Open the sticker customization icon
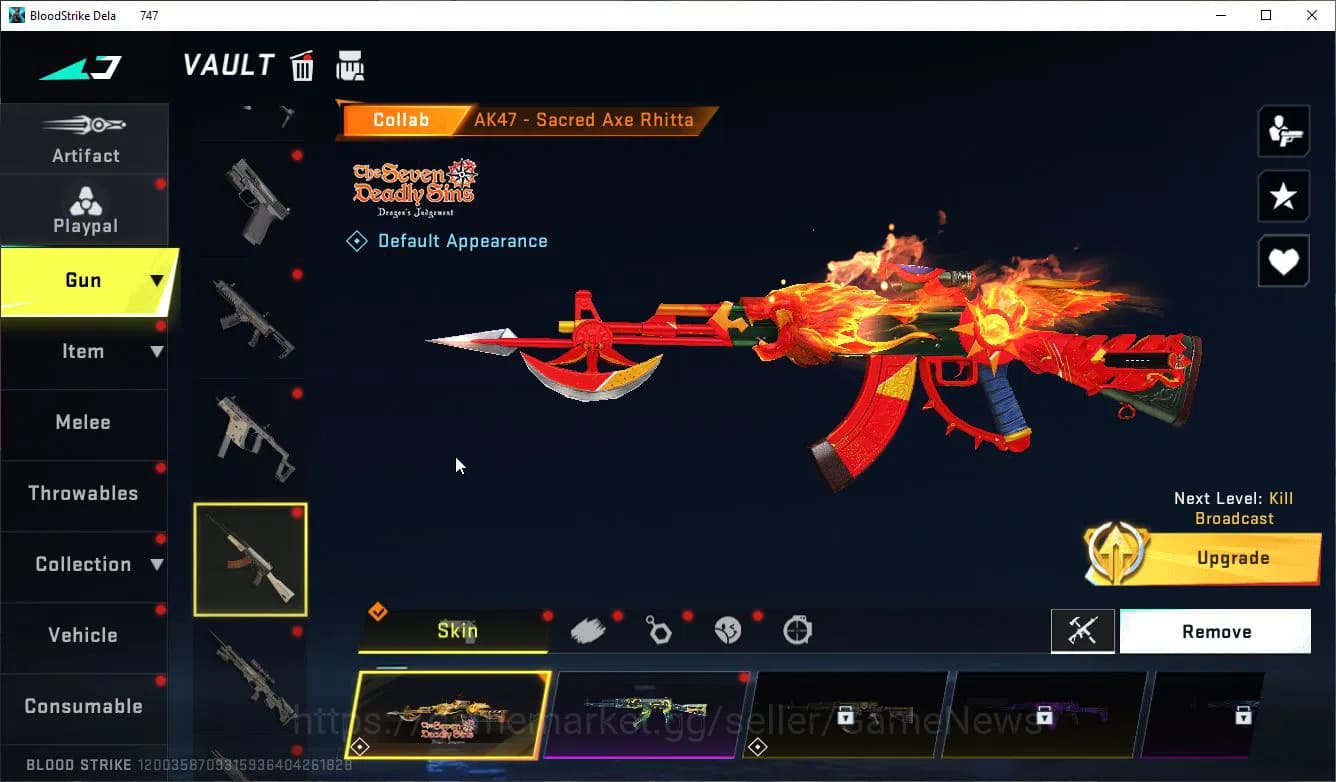 coord(729,630)
